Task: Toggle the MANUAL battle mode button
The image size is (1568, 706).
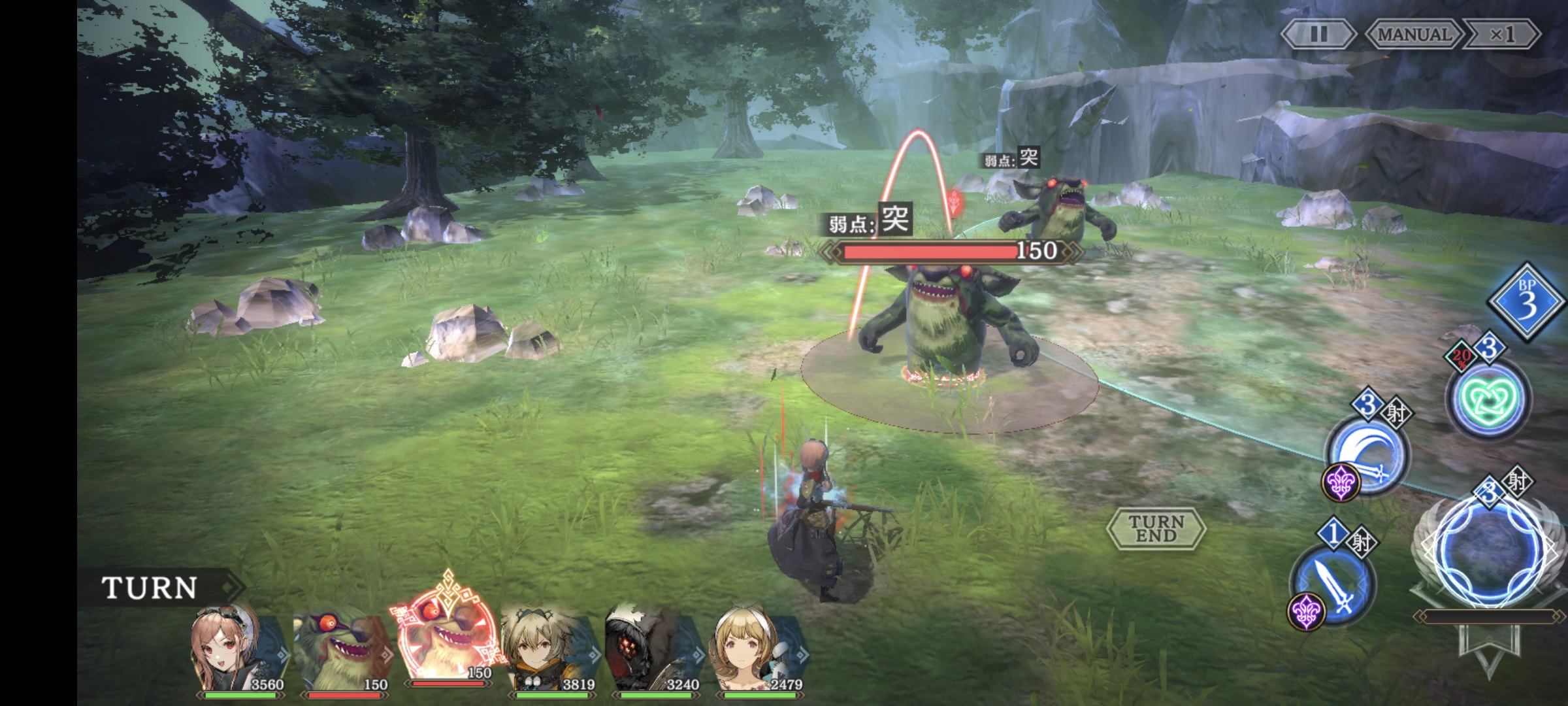Action: [x=1414, y=34]
